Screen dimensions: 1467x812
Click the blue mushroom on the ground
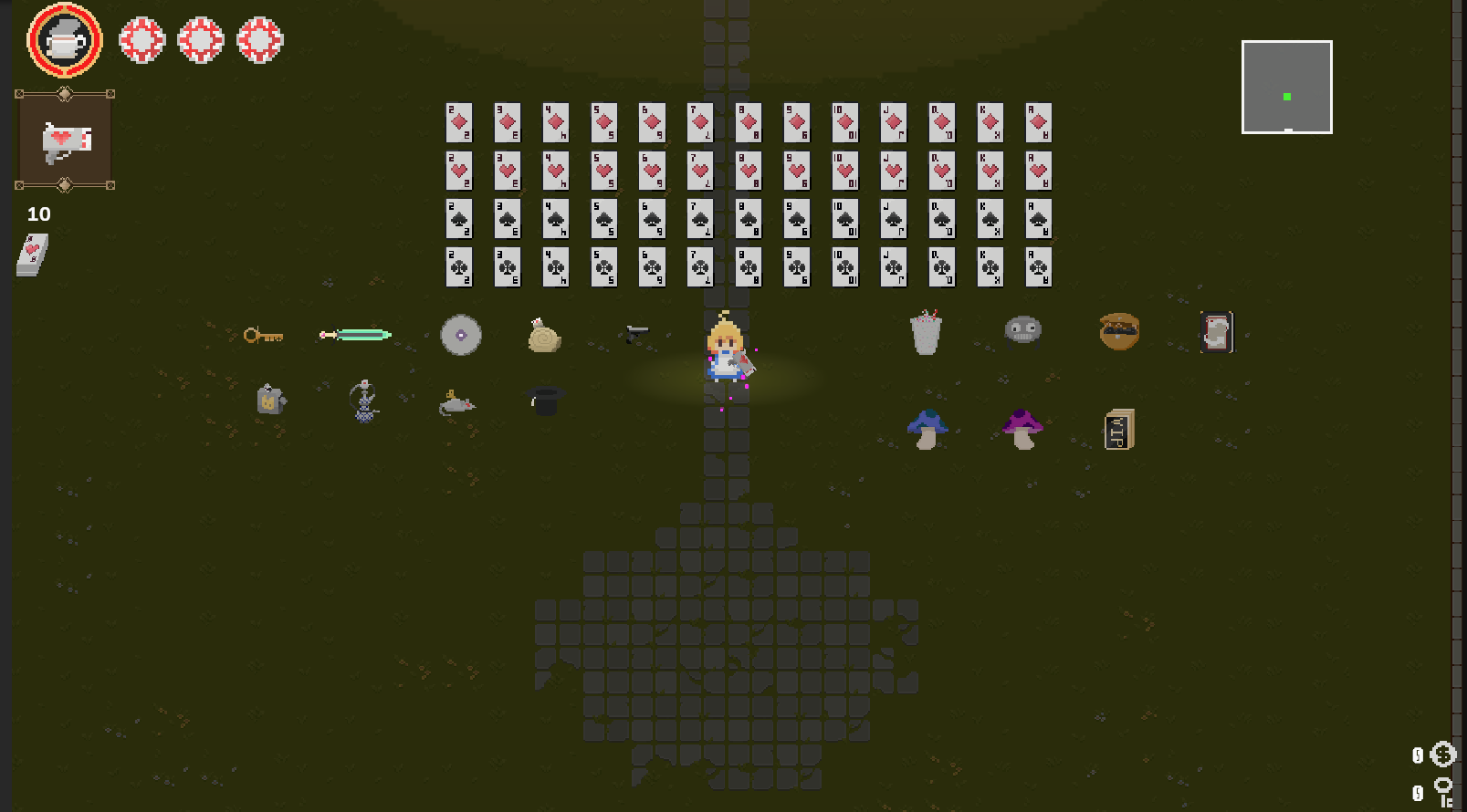tap(927, 425)
